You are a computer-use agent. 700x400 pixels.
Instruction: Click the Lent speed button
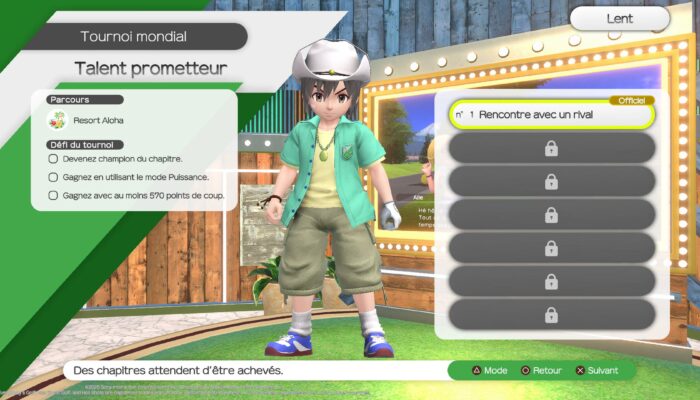[x=620, y=18]
